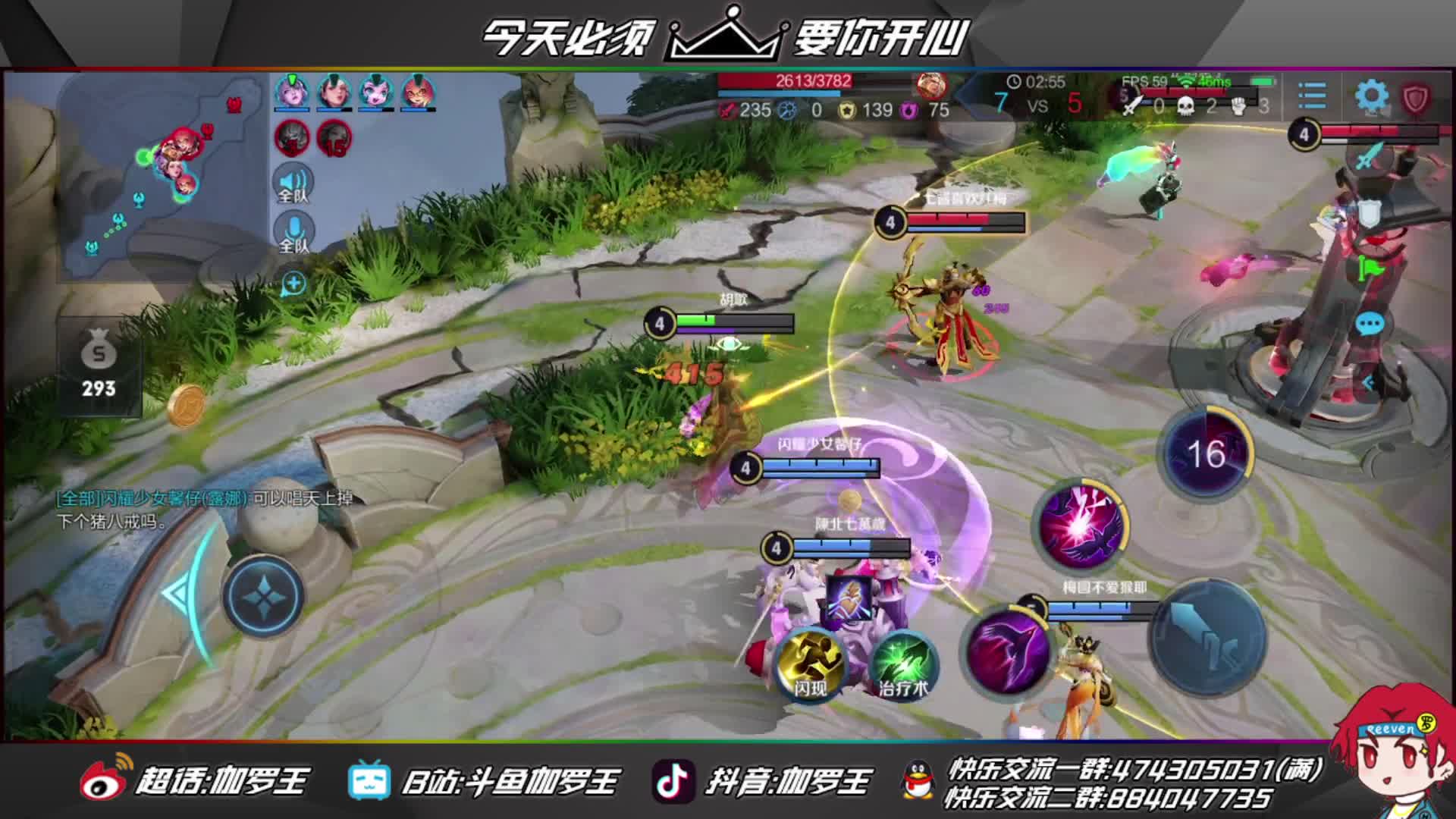The height and width of the screenshot is (819, 1456).
Task: Open the blue chat bubble messages
Action: click(x=1370, y=325)
